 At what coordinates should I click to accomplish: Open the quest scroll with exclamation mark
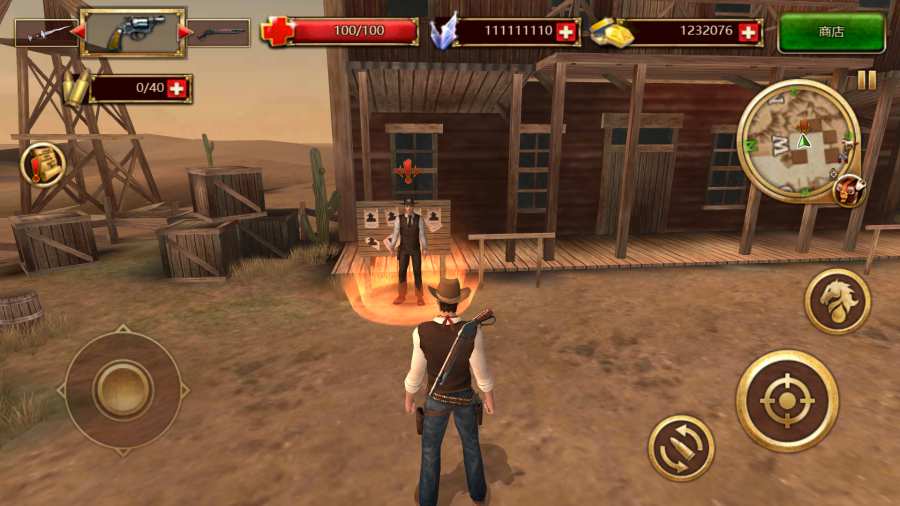coord(43,165)
